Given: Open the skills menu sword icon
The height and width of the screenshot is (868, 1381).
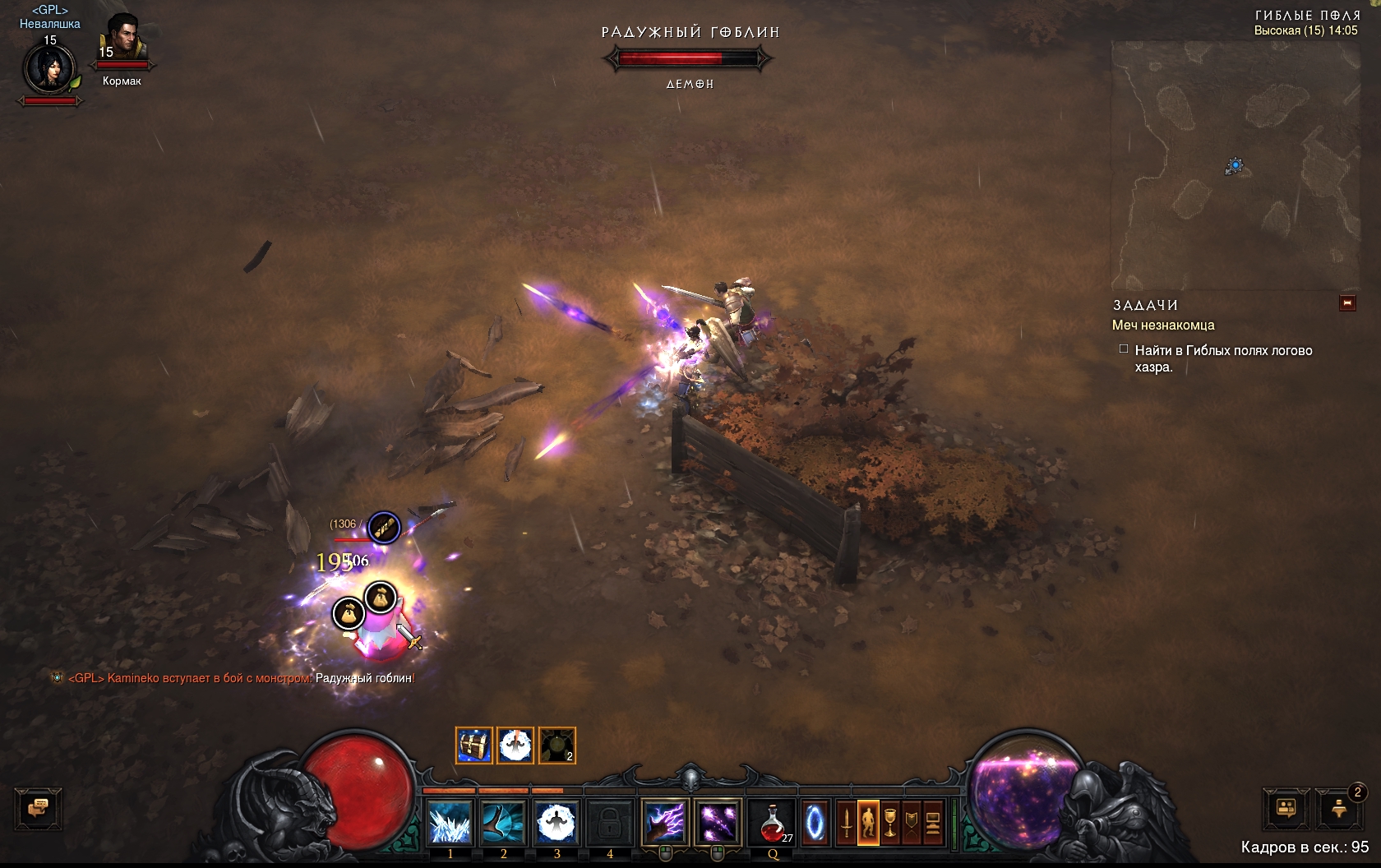Looking at the screenshot, I should (846, 822).
